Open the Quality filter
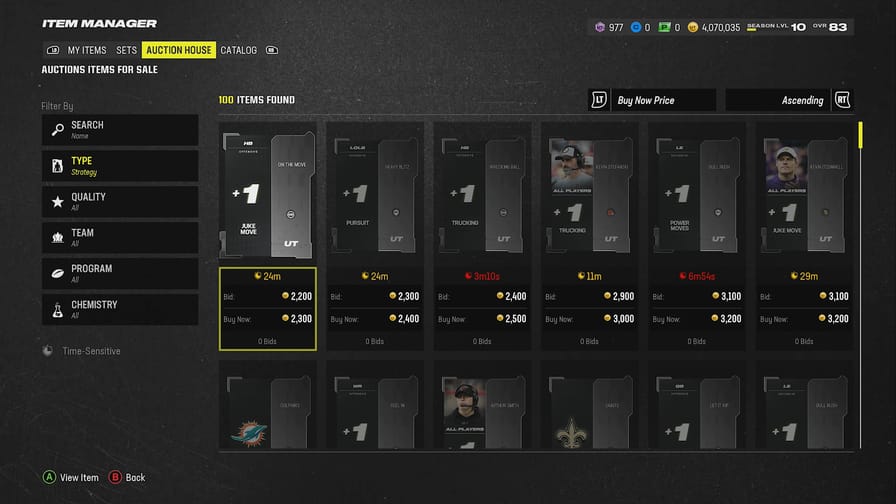The width and height of the screenshot is (896, 504). (x=120, y=202)
